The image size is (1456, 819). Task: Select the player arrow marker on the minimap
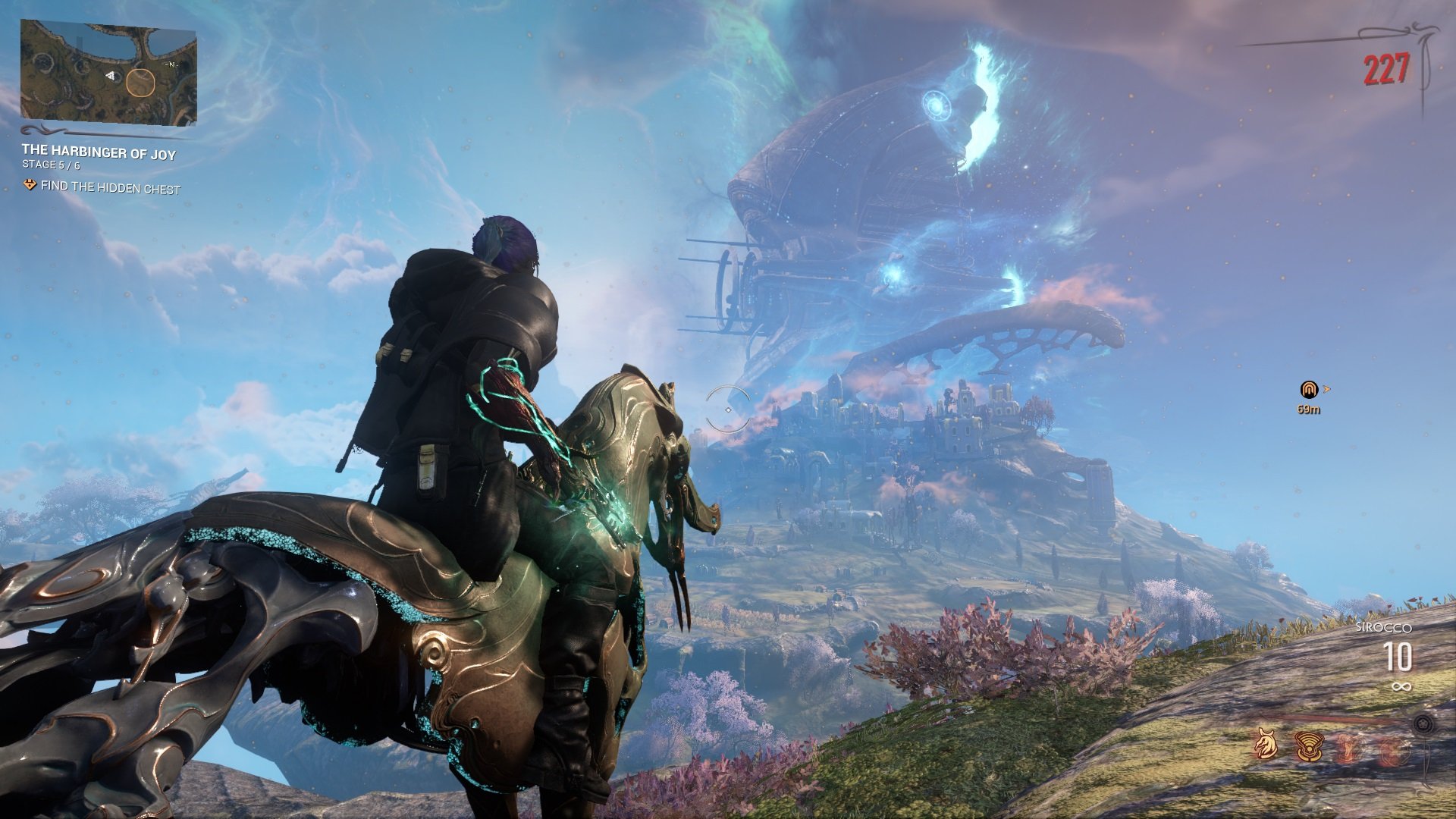click(110, 76)
